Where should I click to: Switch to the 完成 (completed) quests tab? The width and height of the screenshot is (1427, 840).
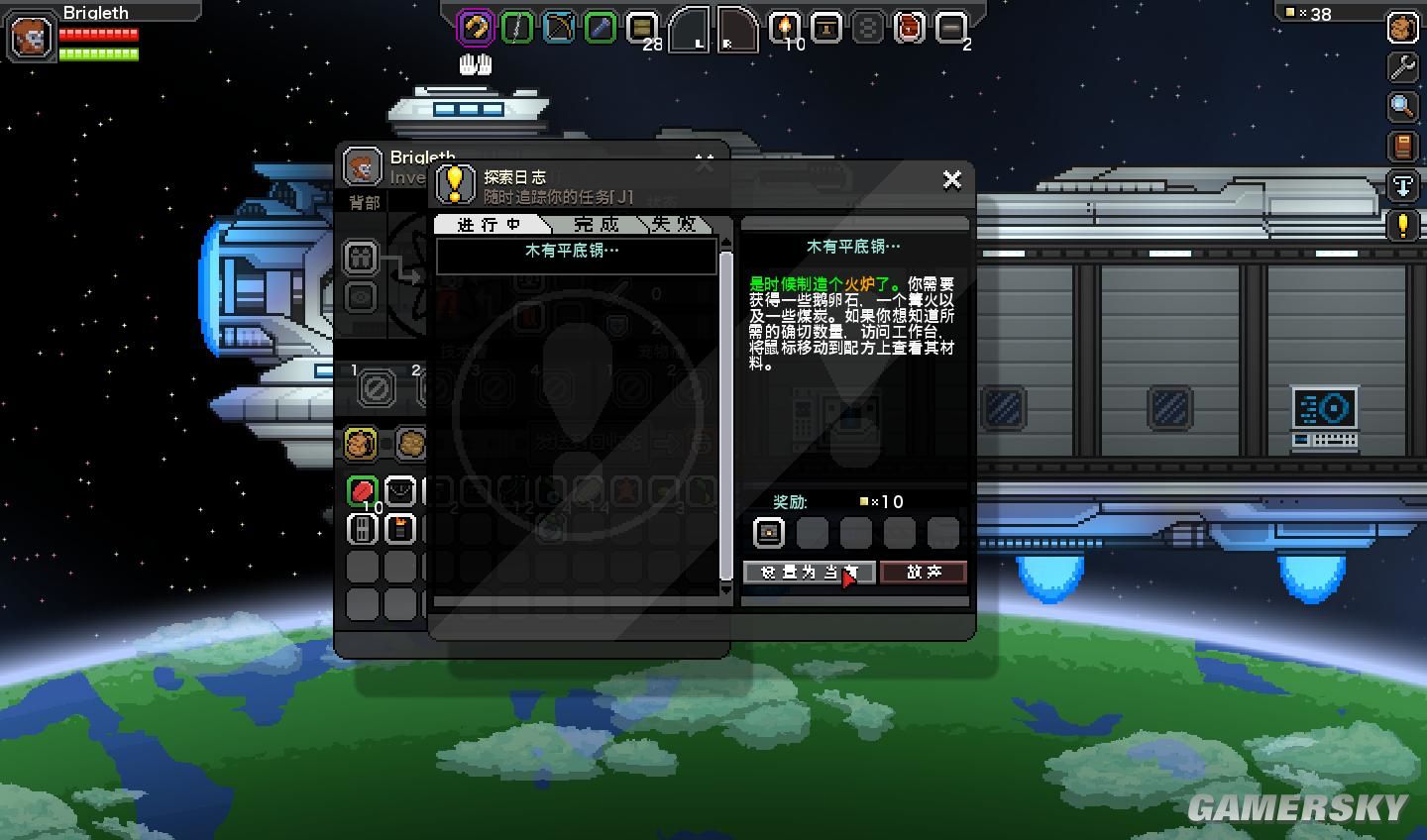596,225
